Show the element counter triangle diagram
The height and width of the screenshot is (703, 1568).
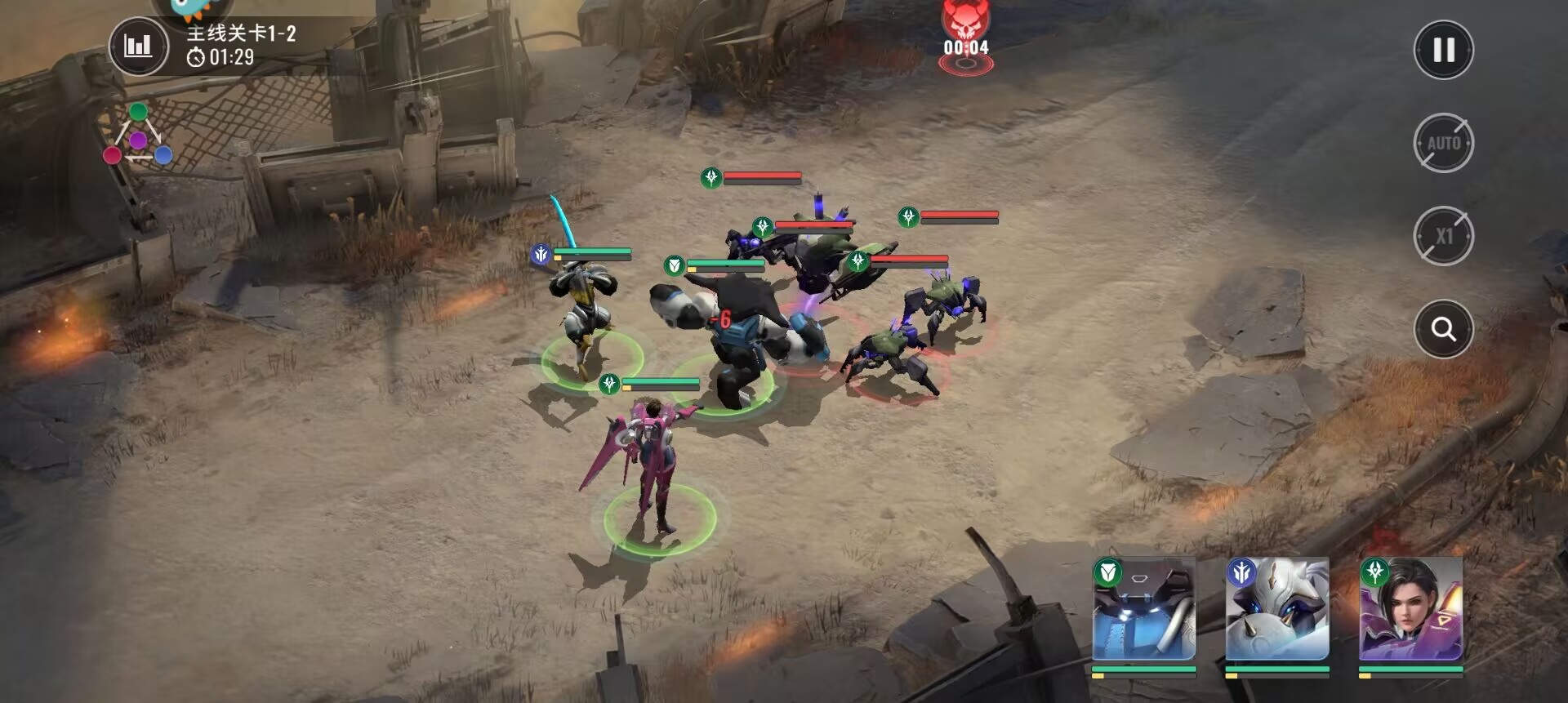(x=137, y=136)
